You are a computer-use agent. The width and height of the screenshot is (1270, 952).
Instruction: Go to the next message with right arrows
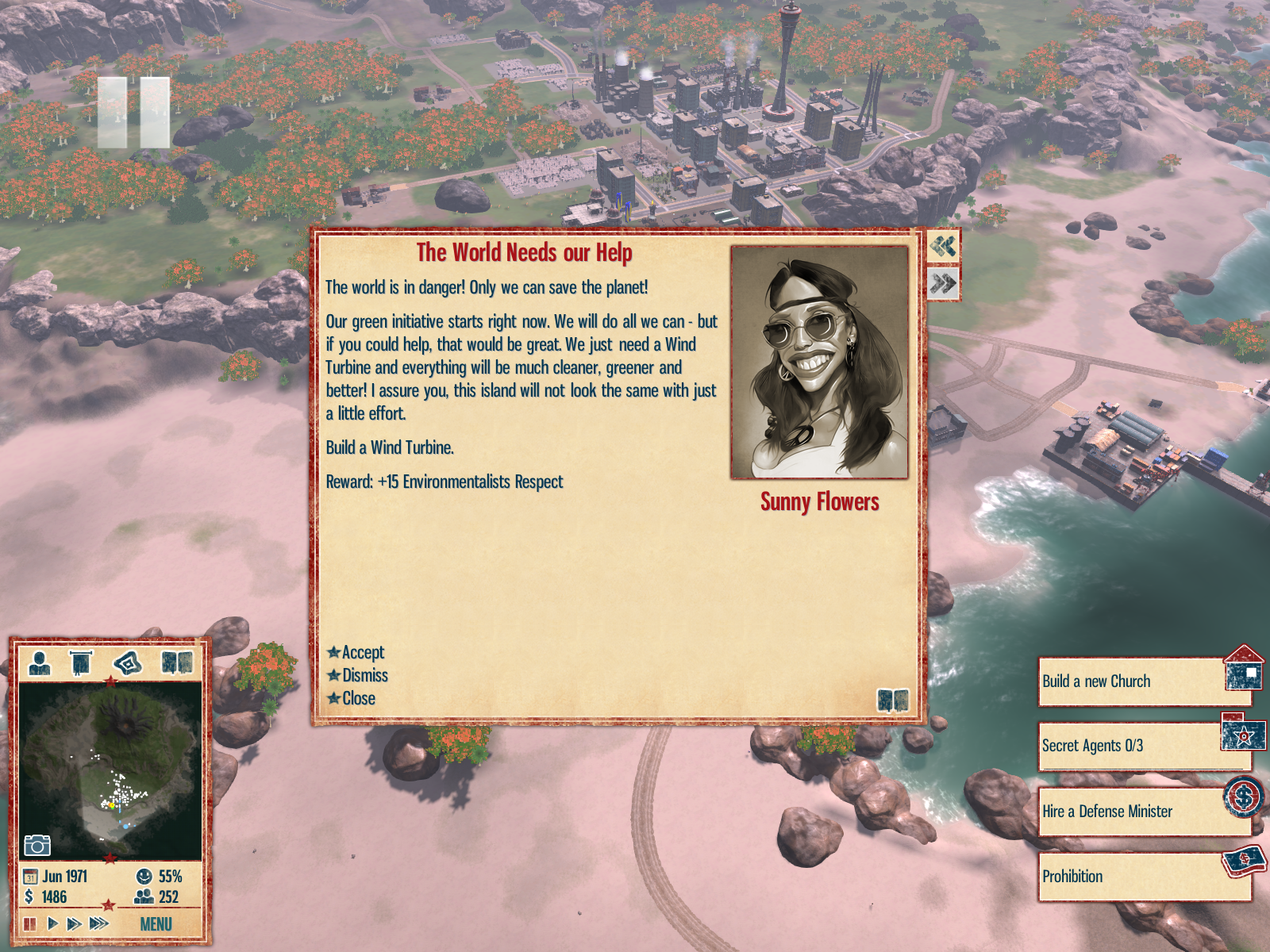coord(943,283)
